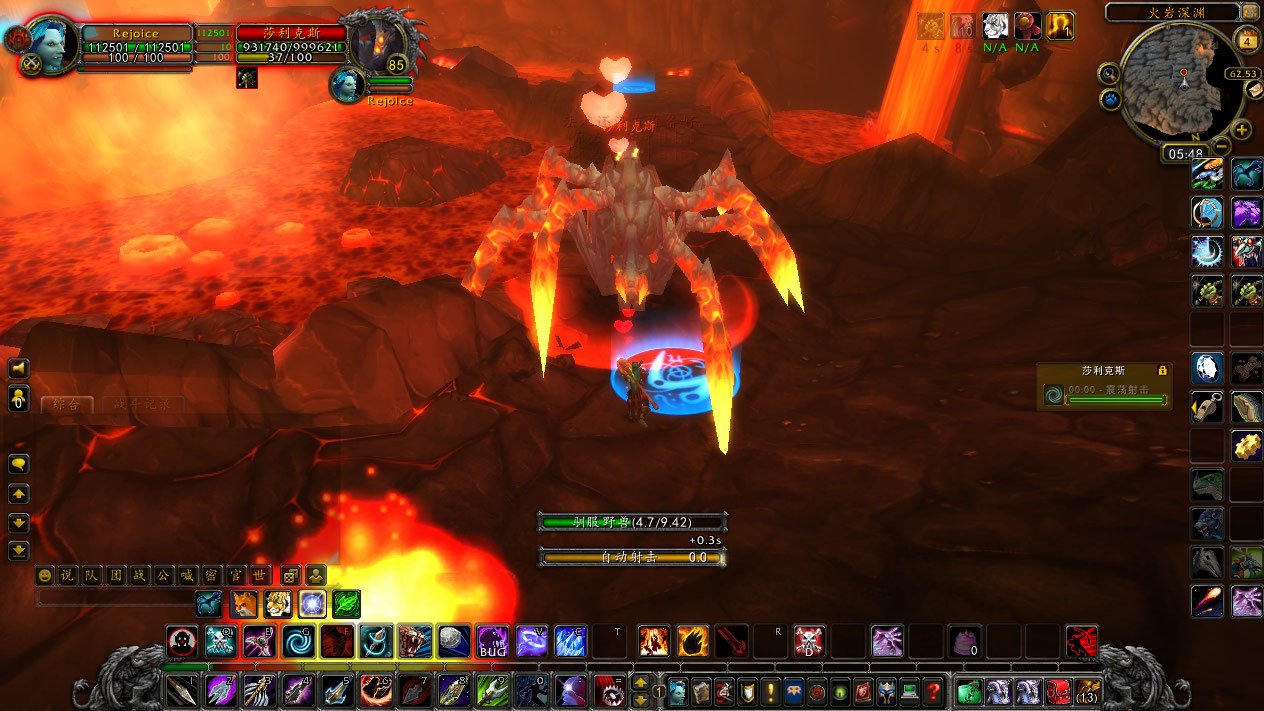Open the green backpack bag slot

[968, 691]
